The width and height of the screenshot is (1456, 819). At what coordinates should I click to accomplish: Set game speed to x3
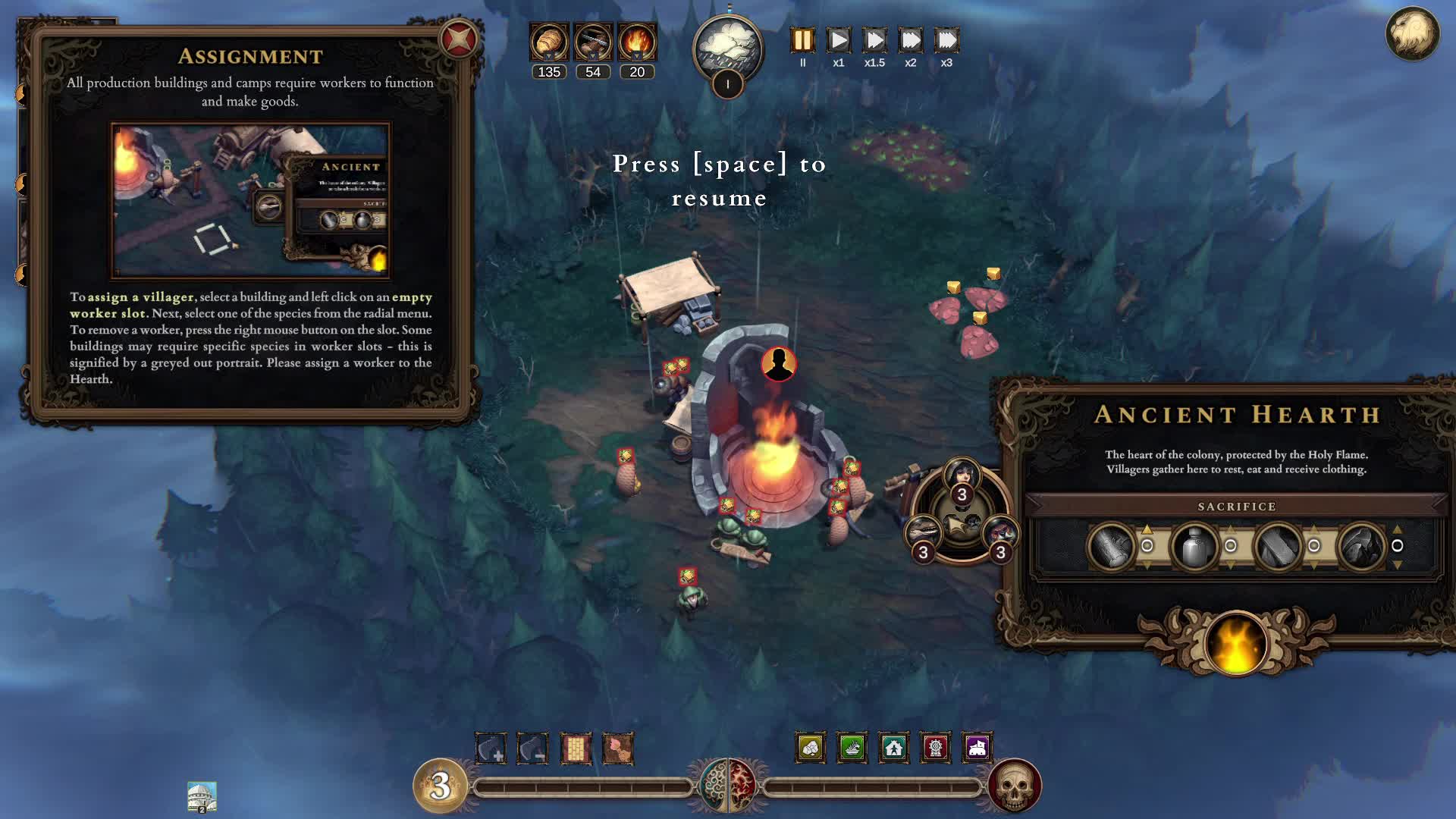[x=946, y=41]
